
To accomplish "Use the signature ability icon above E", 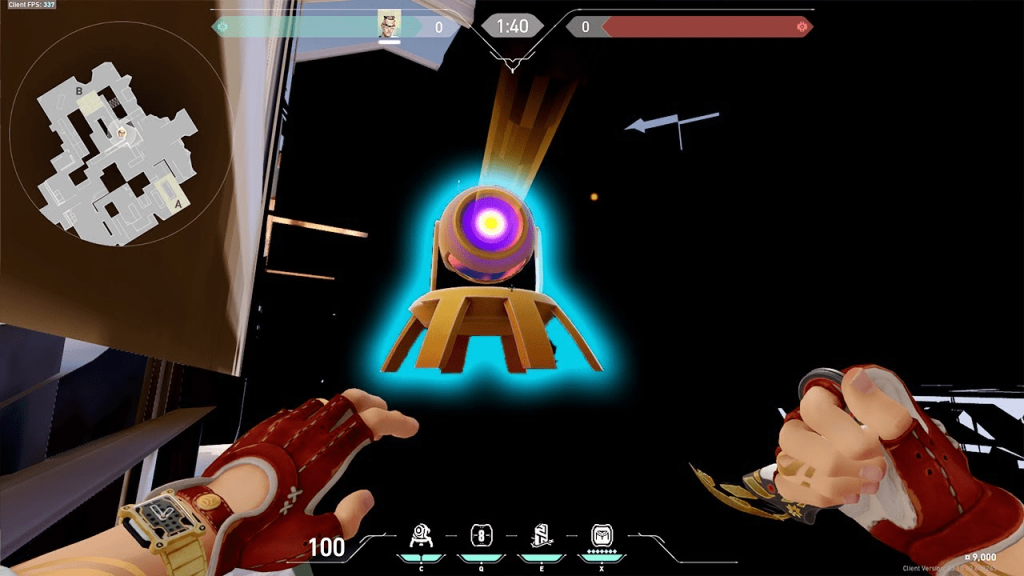I will point(541,534).
